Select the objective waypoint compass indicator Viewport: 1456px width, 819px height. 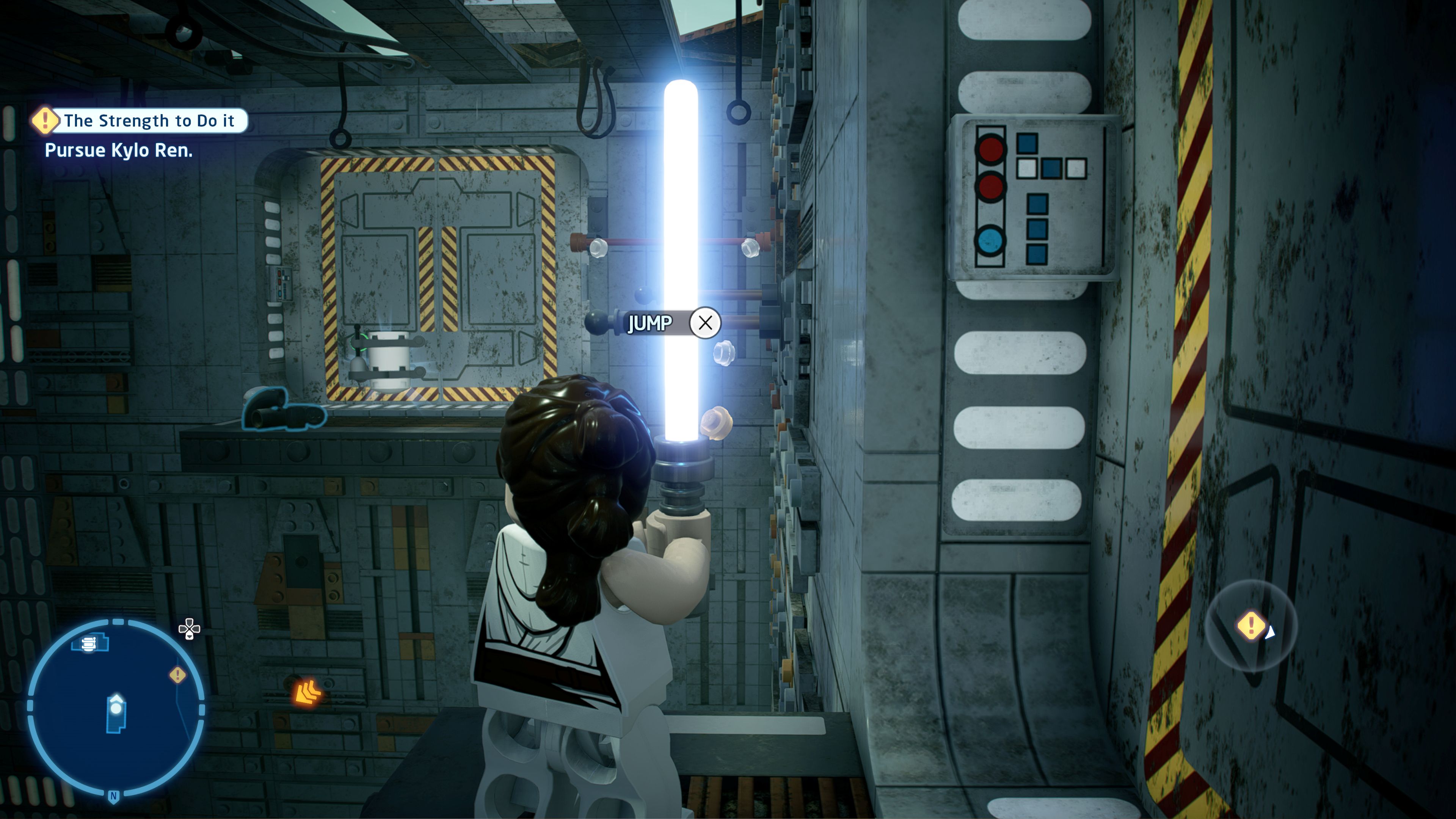pyautogui.click(x=1251, y=626)
